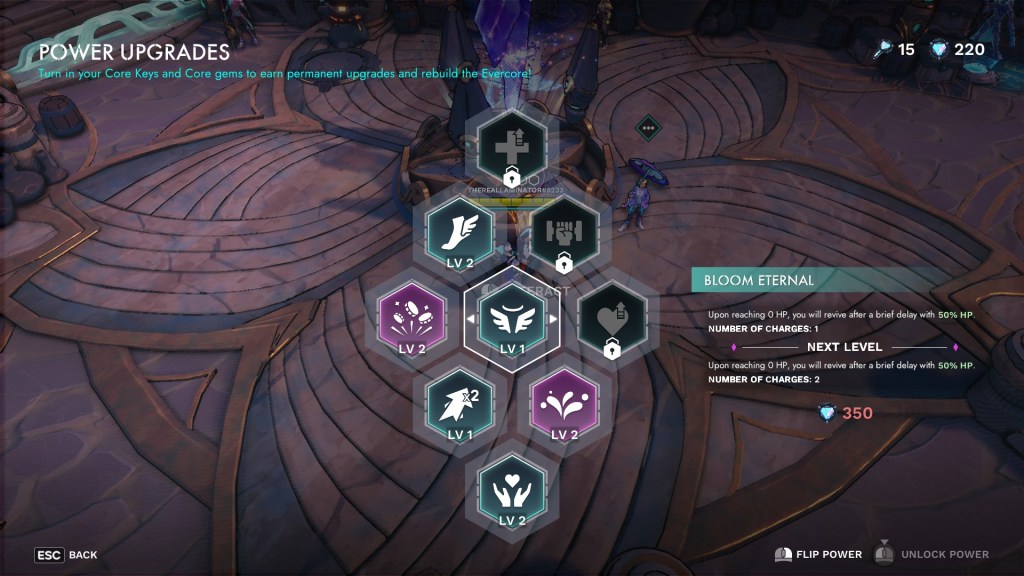Select the hands-holding-heart power hexagon

click(511, 492)
